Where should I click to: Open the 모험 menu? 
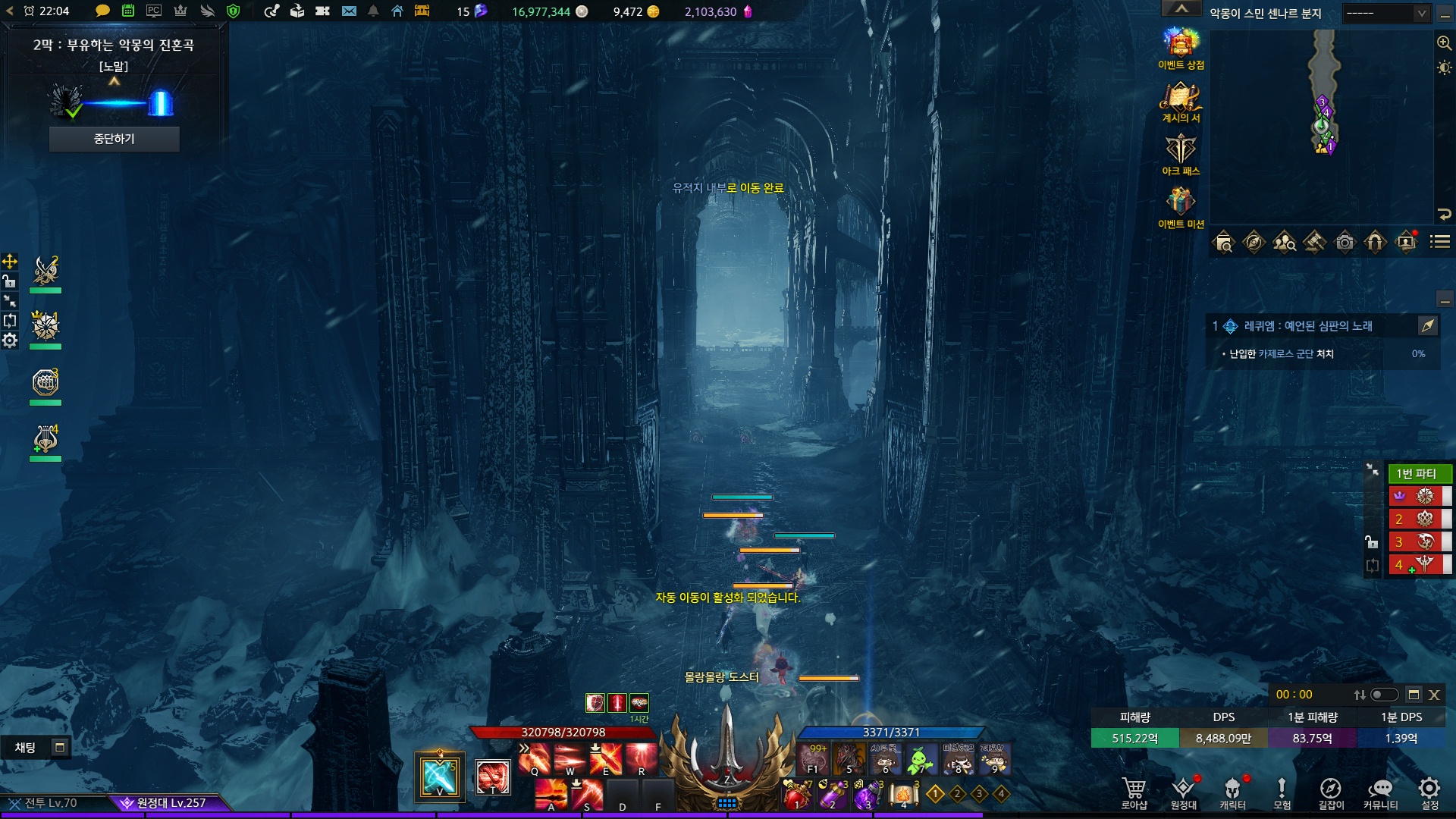pos(1282,792)
